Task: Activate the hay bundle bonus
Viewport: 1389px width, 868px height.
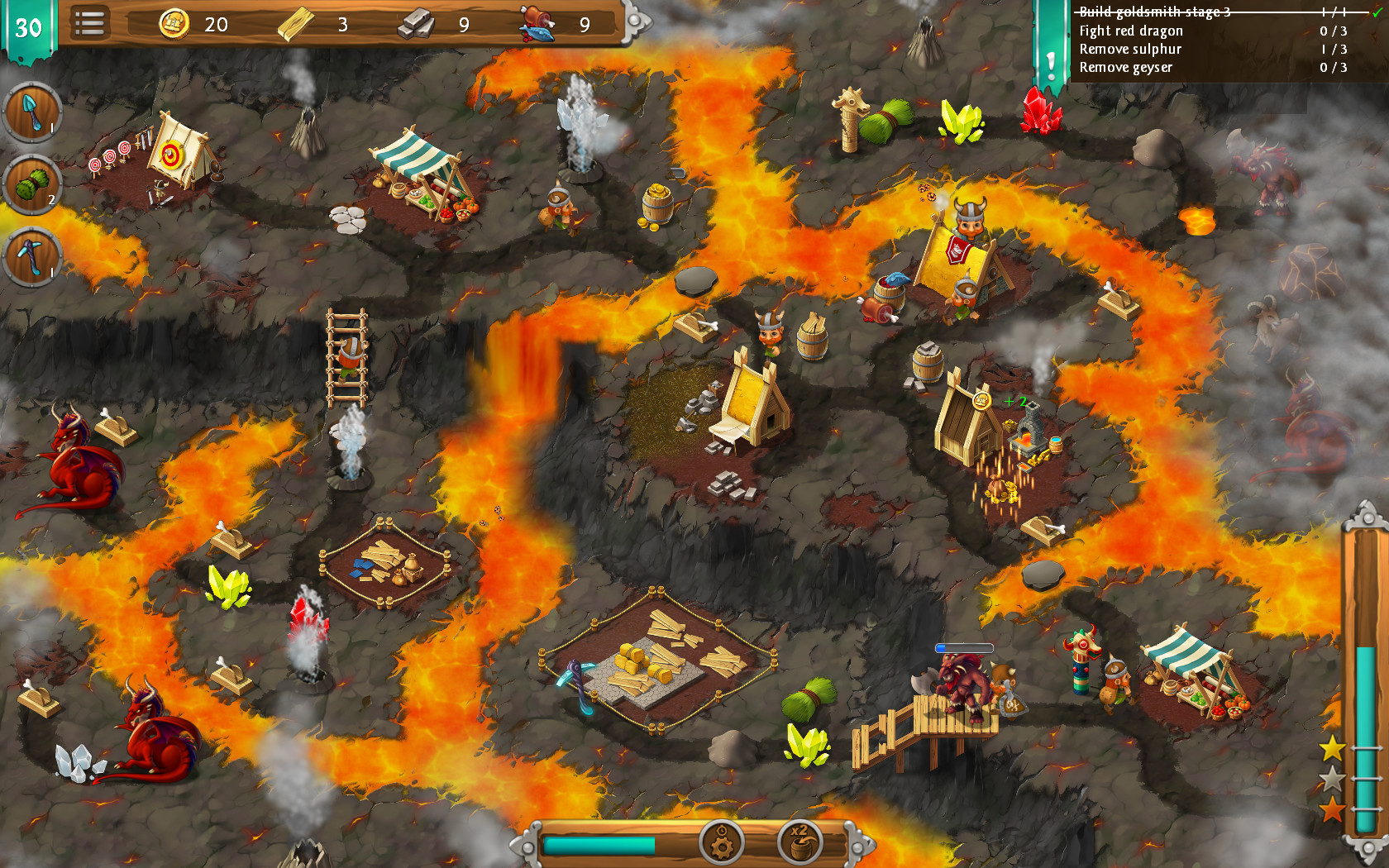Action: [31, 184]
